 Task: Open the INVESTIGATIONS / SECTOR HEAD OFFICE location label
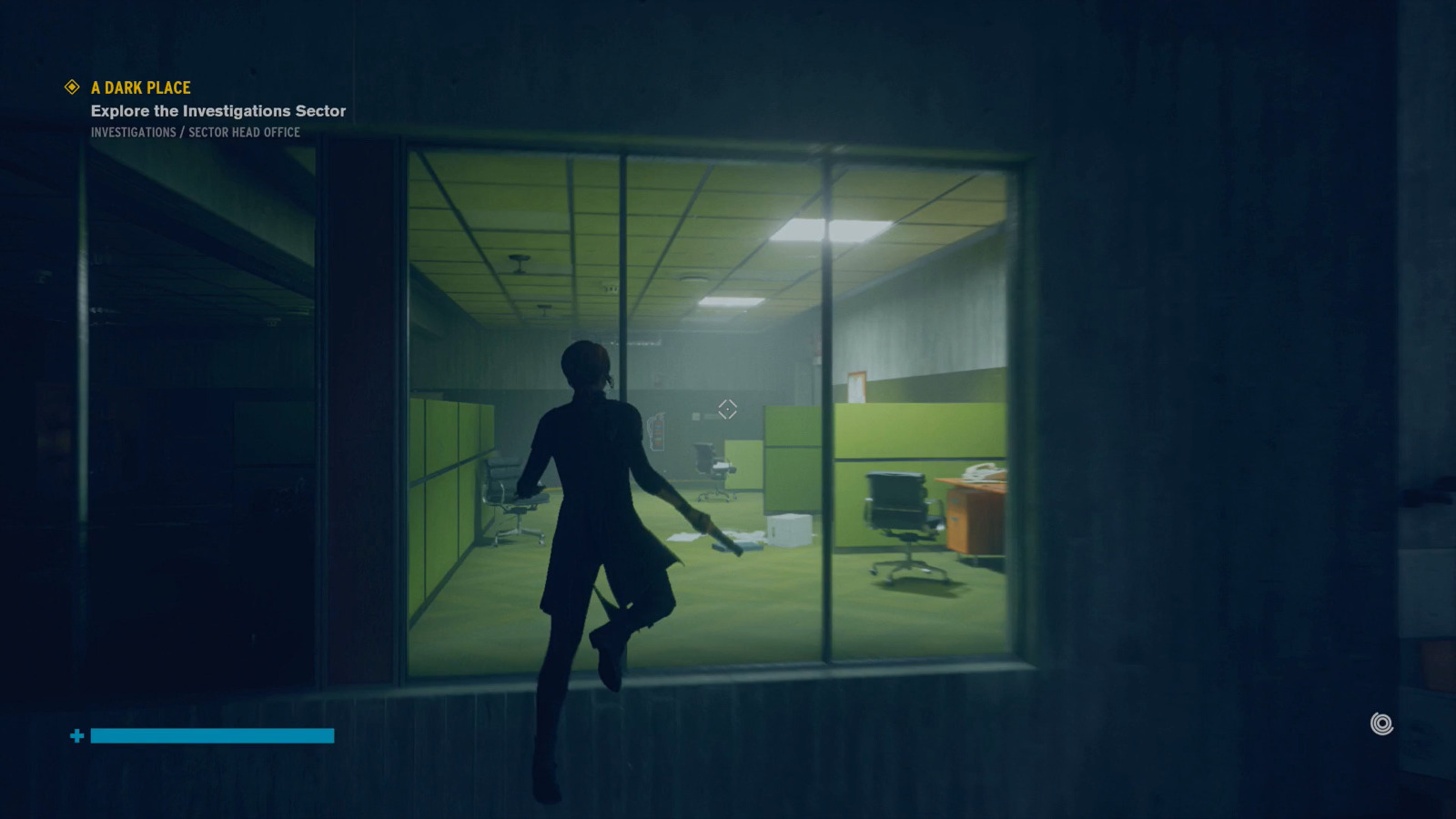(195, 132)
